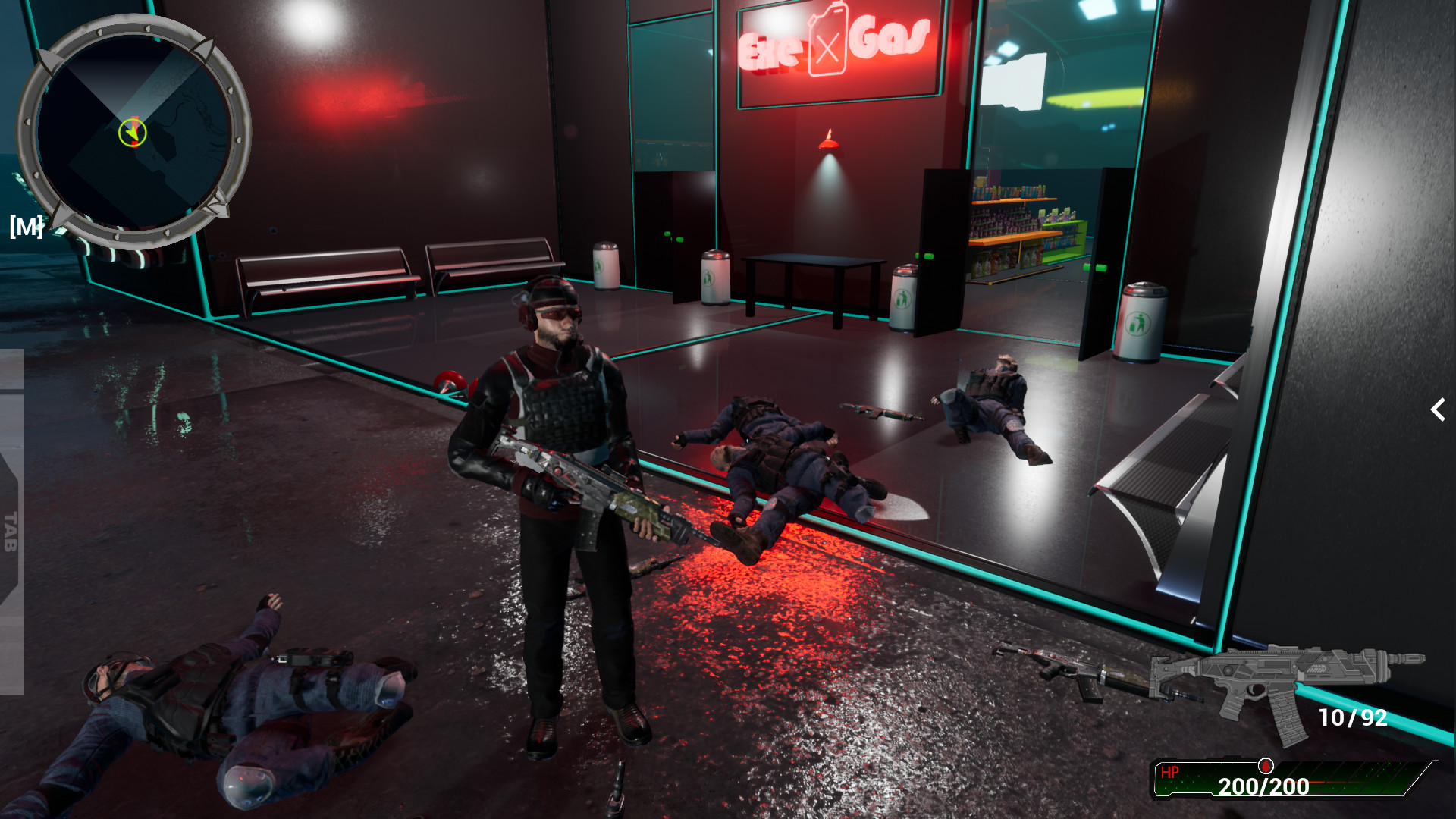Expand the chevron arrow on the right edge
The height and width of the screenshot is (819, 1456).
click(1438, 410)
